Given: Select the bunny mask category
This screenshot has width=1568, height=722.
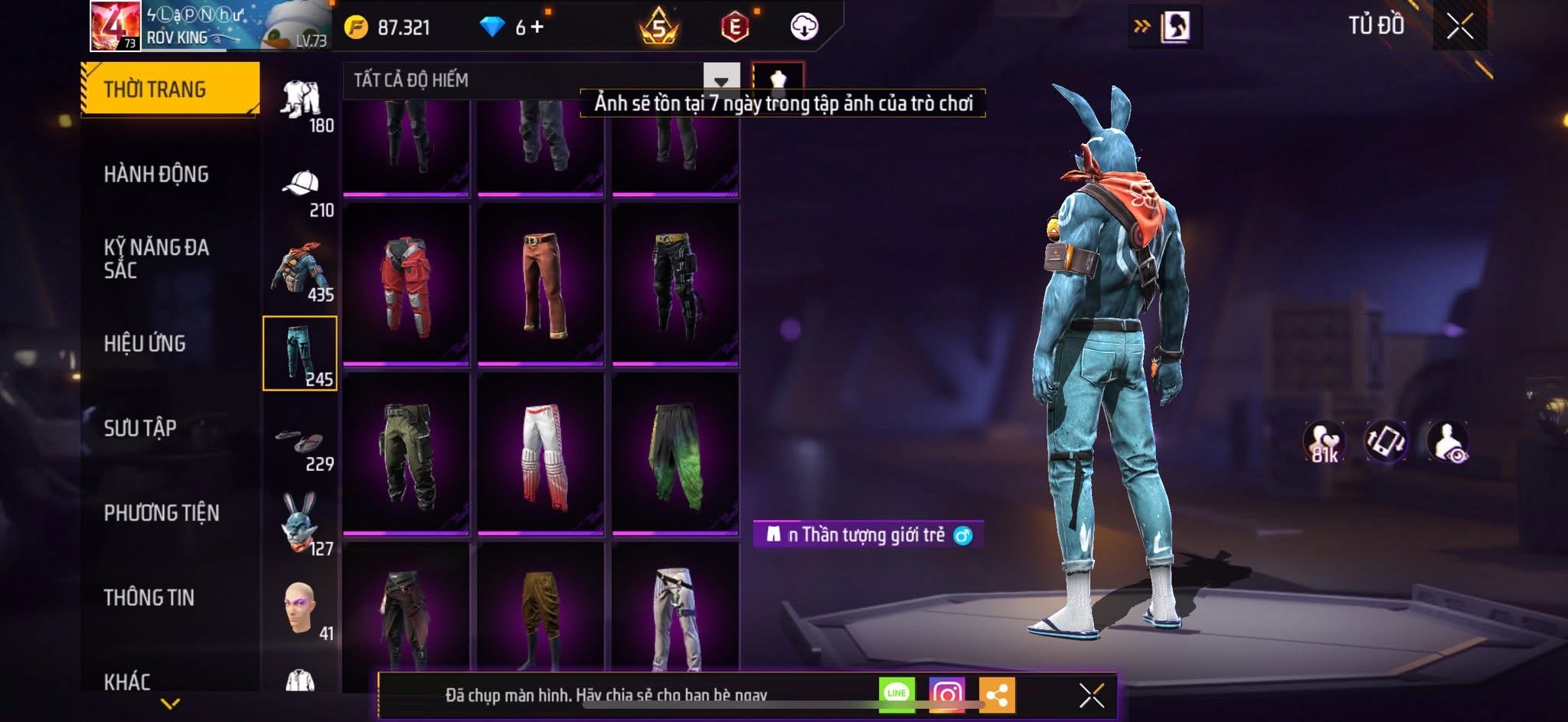Looking at the screenshot, I should [x=301, y=525].
